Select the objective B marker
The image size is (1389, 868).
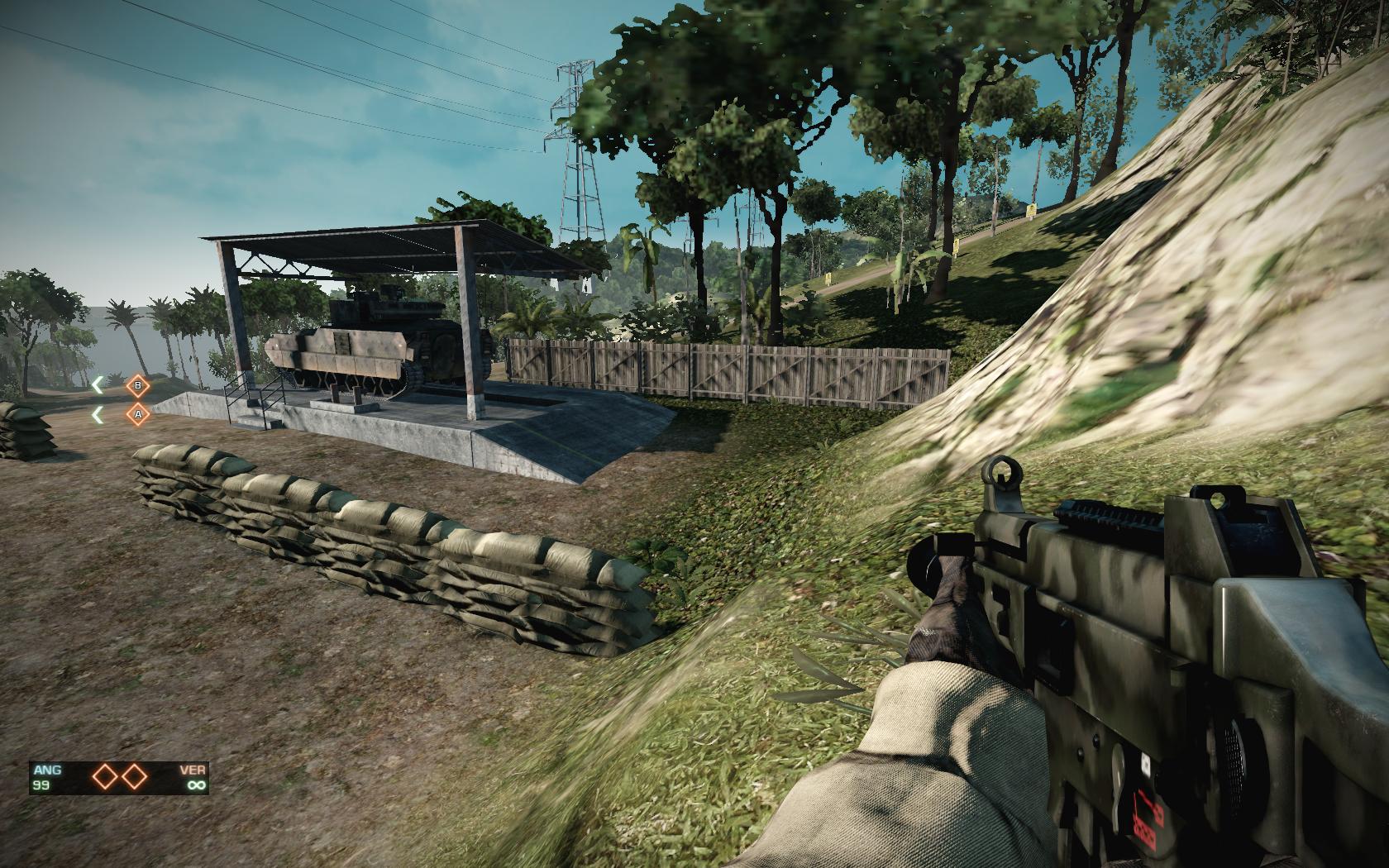(138, 385)
